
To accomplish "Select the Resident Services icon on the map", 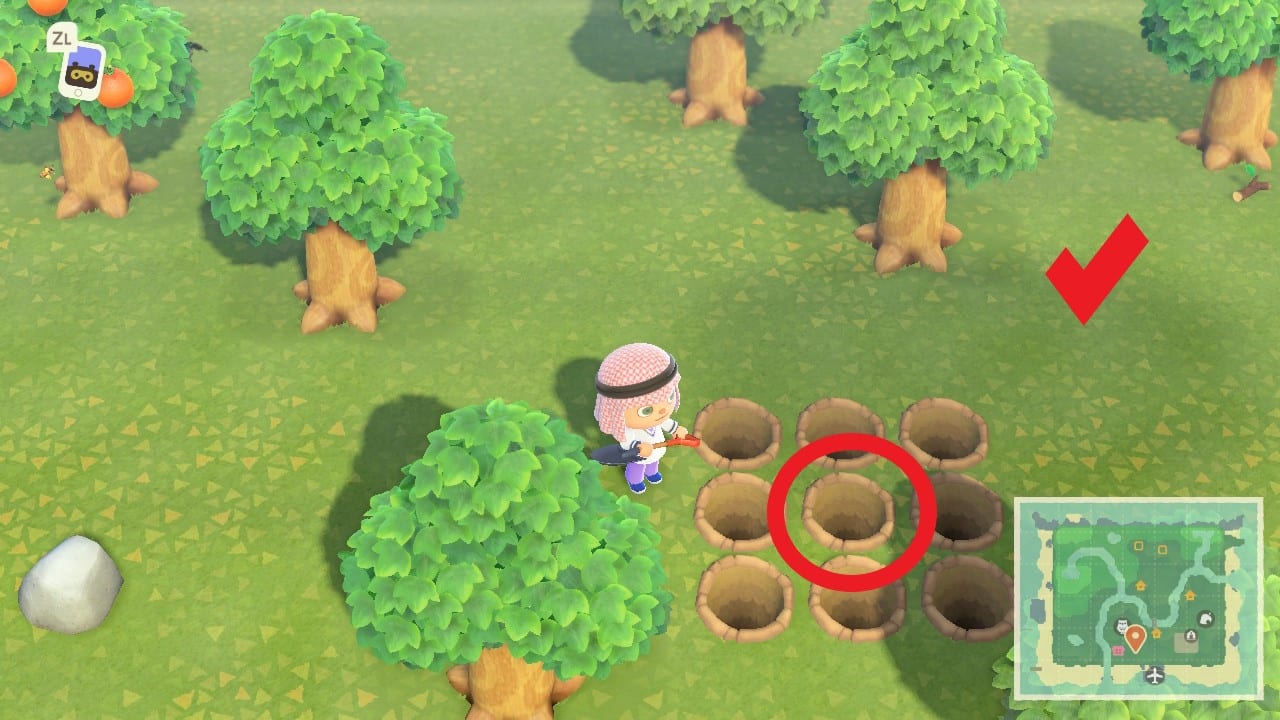I will coord(1192,635).
